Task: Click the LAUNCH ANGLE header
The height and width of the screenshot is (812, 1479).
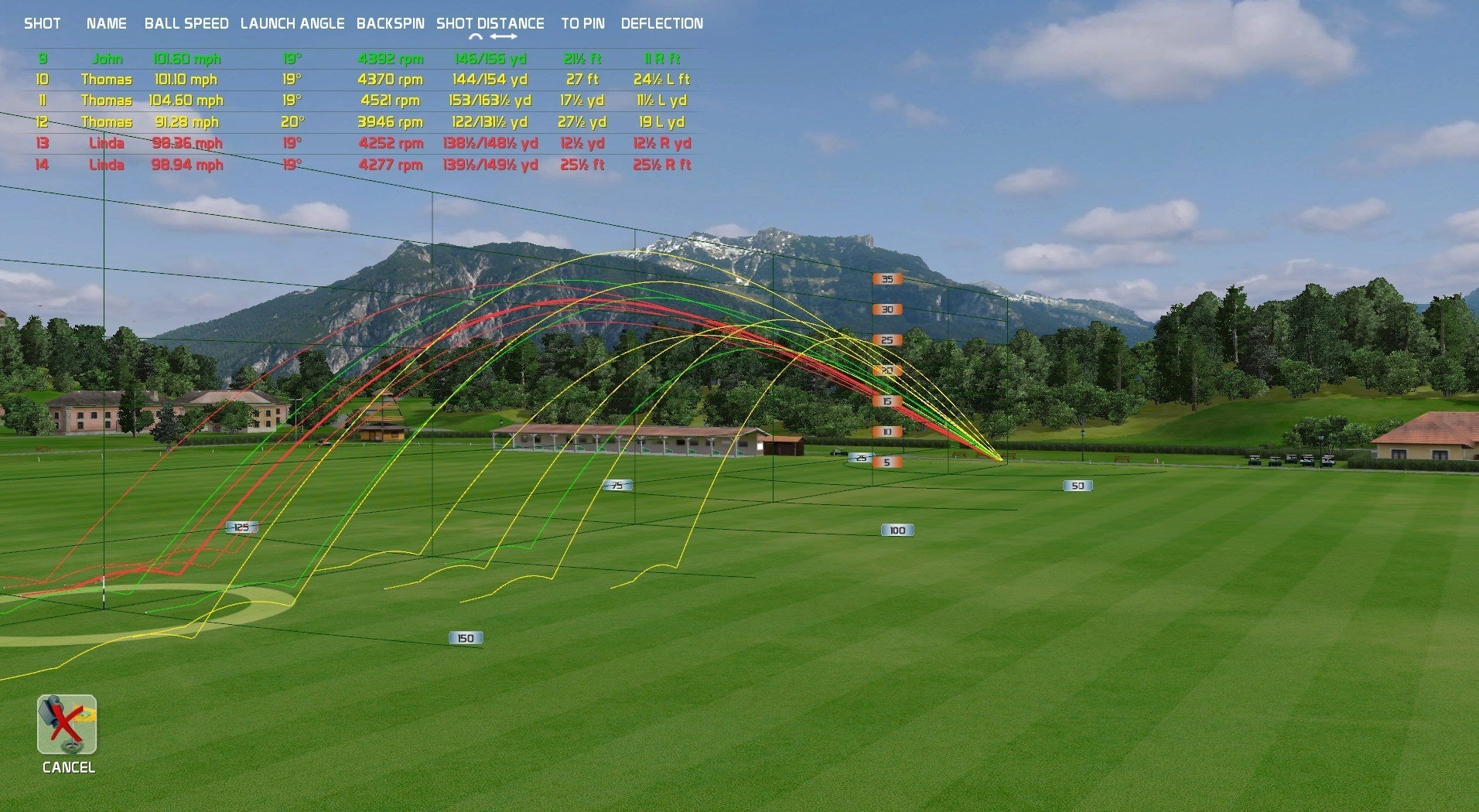Action: click(292, 23)
